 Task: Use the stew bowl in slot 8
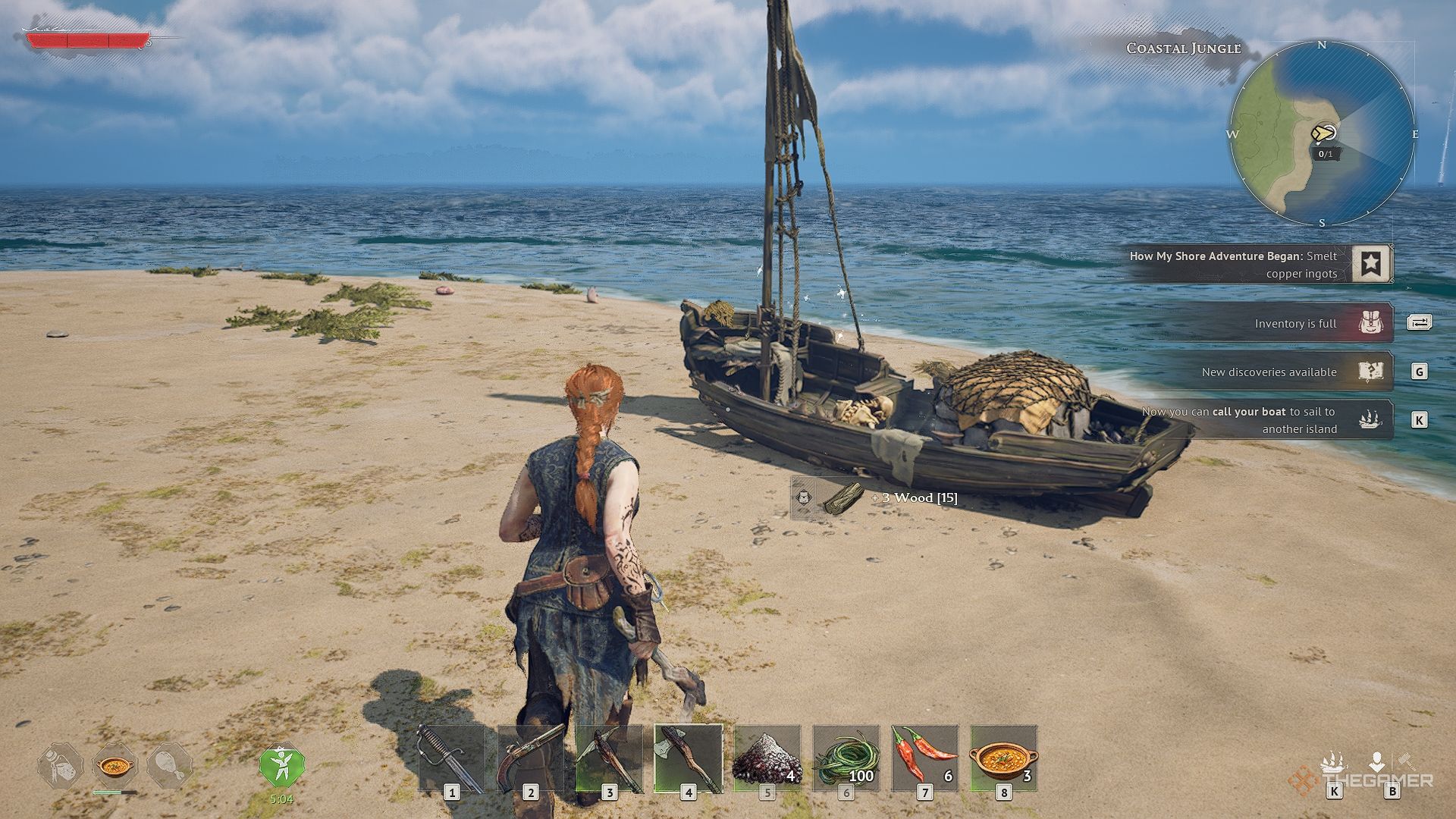pyautogui.click(x=1003, y=758)
